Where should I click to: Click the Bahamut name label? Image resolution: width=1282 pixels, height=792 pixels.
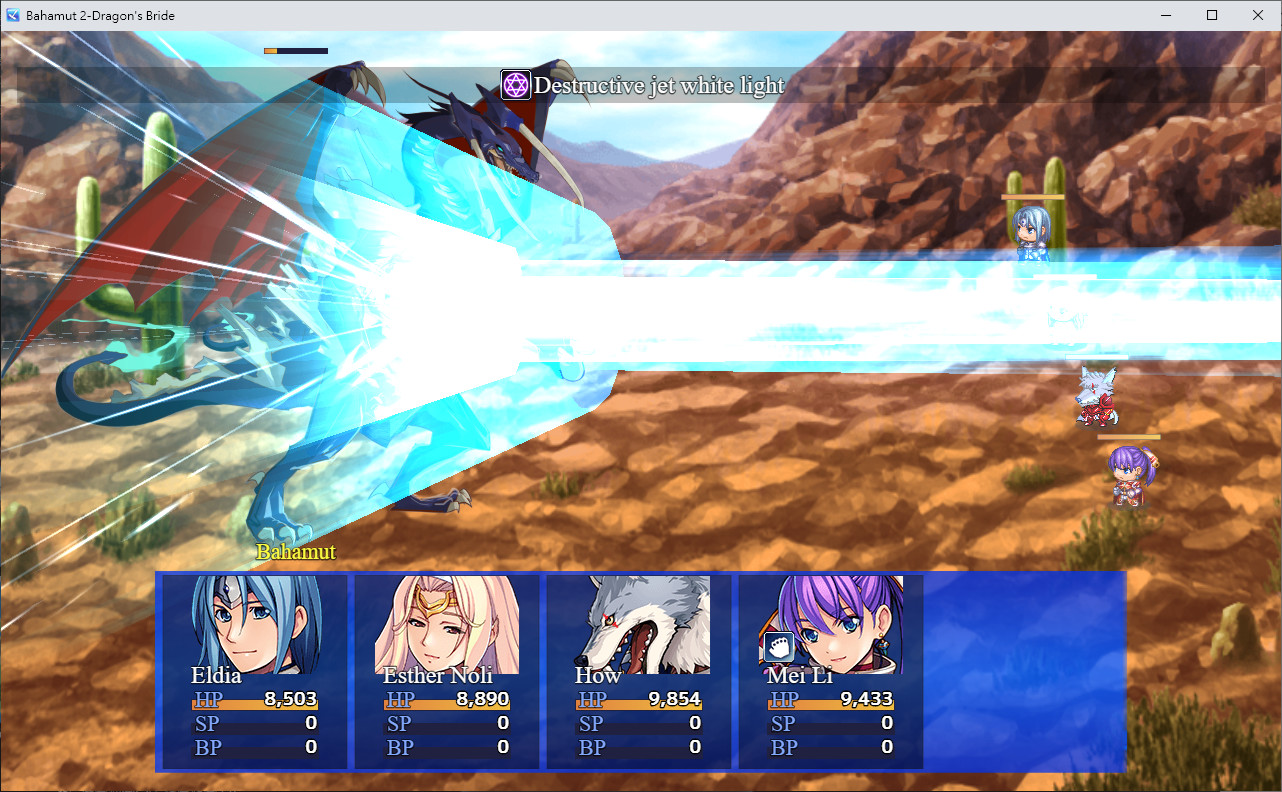coord(294,551)
